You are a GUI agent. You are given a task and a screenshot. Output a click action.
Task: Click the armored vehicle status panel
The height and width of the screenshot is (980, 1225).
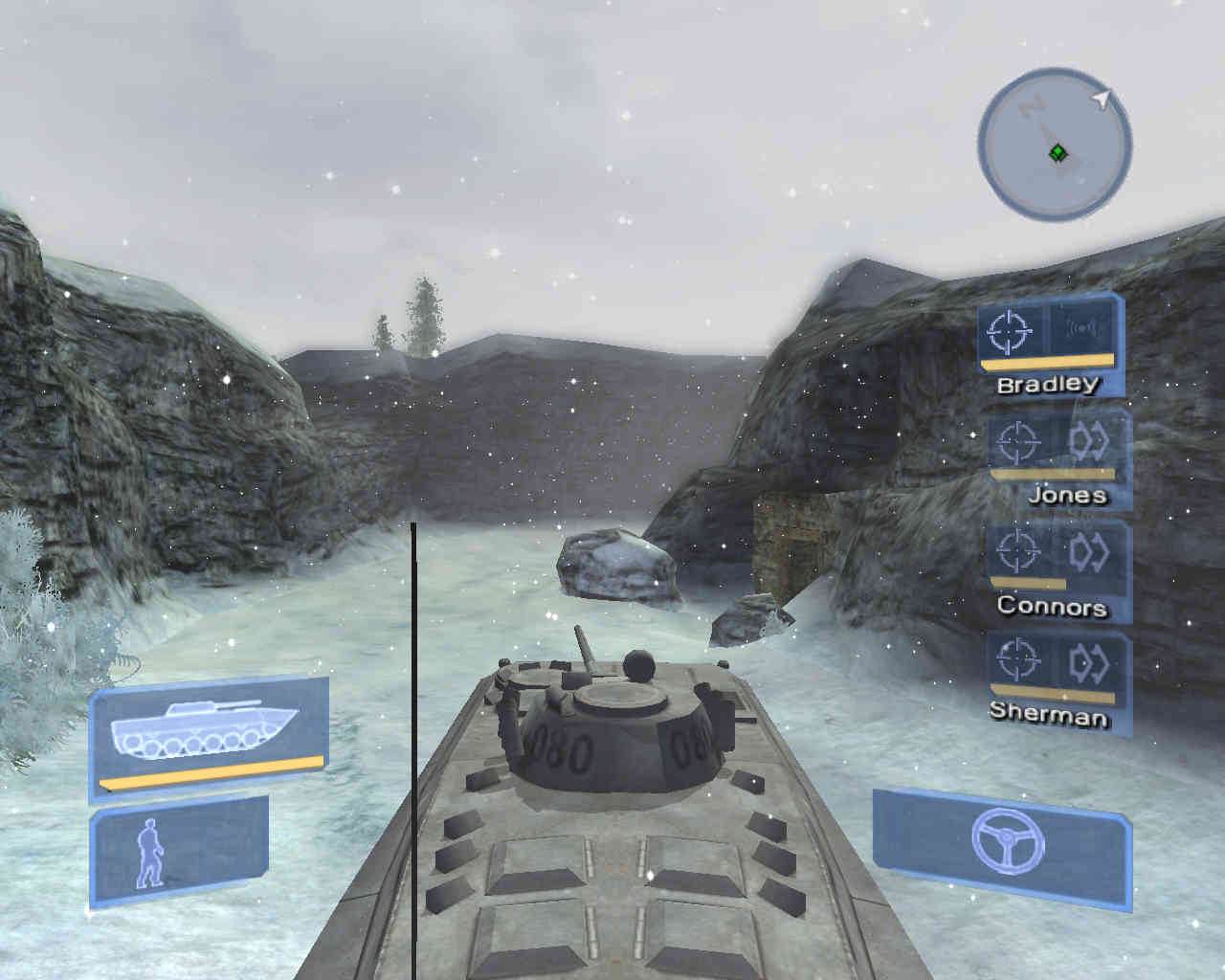(209, 733)
